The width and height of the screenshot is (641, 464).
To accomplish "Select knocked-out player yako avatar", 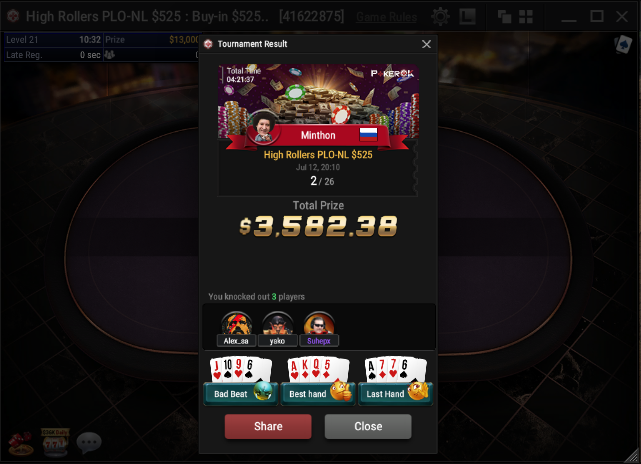I will coord(277,324).
